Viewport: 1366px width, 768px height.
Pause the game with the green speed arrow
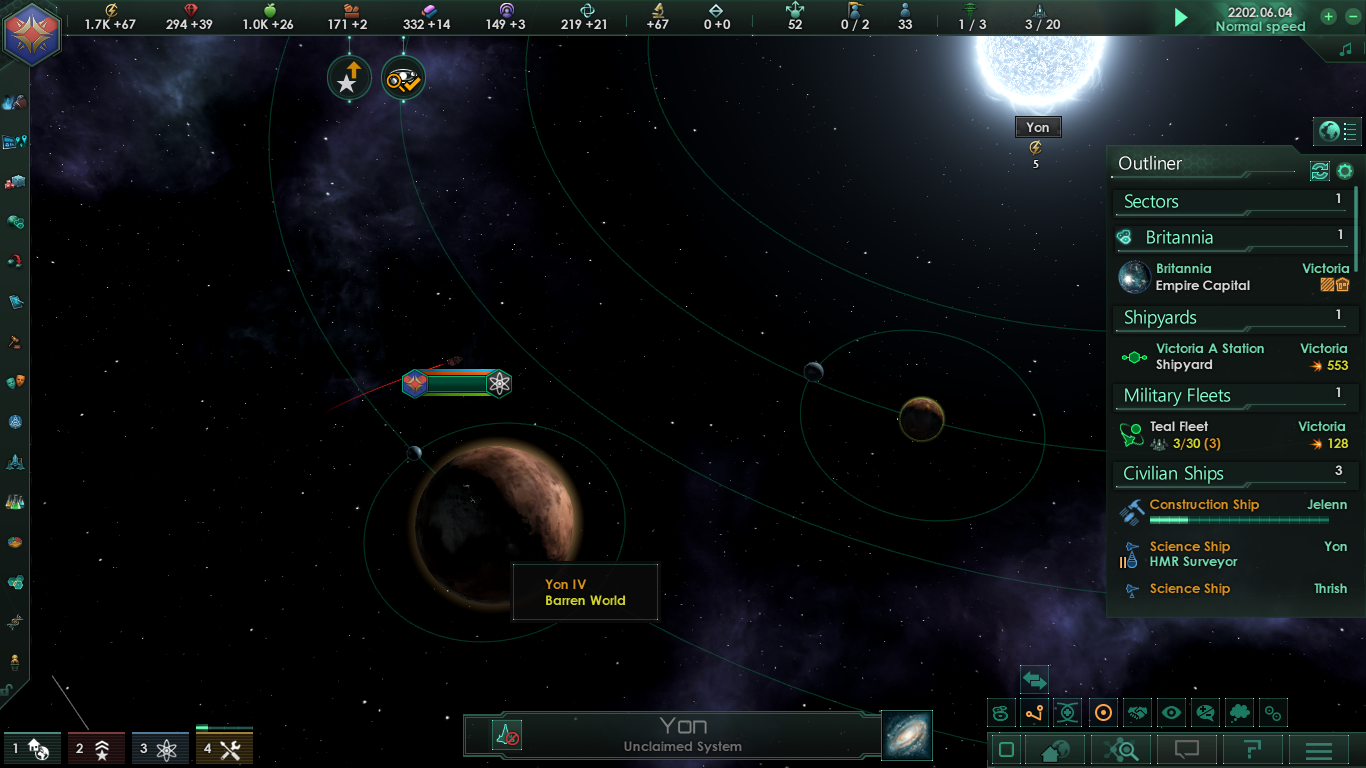[x=1181, y=17]
